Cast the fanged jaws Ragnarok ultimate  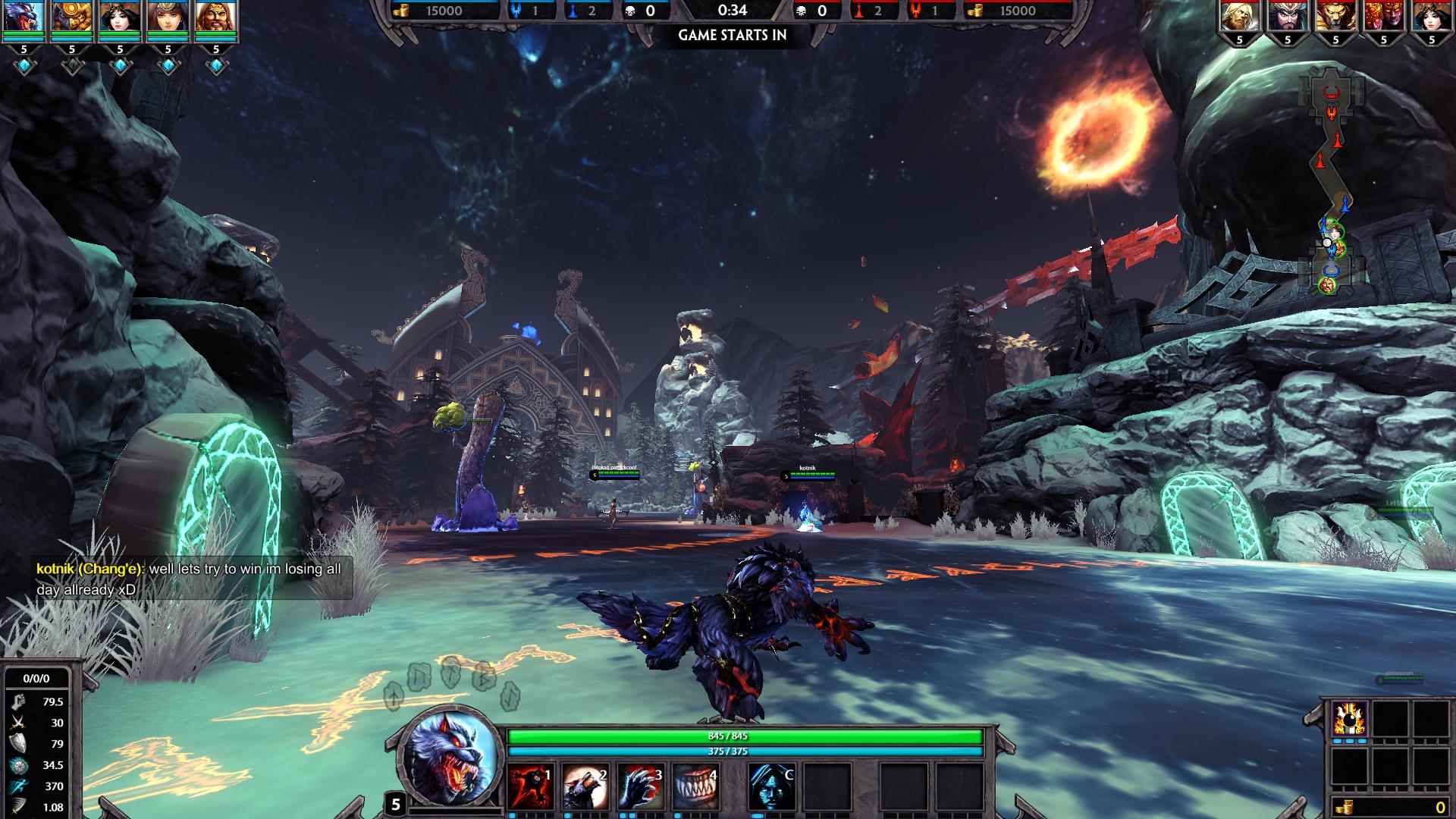click(x=695, y=786)
